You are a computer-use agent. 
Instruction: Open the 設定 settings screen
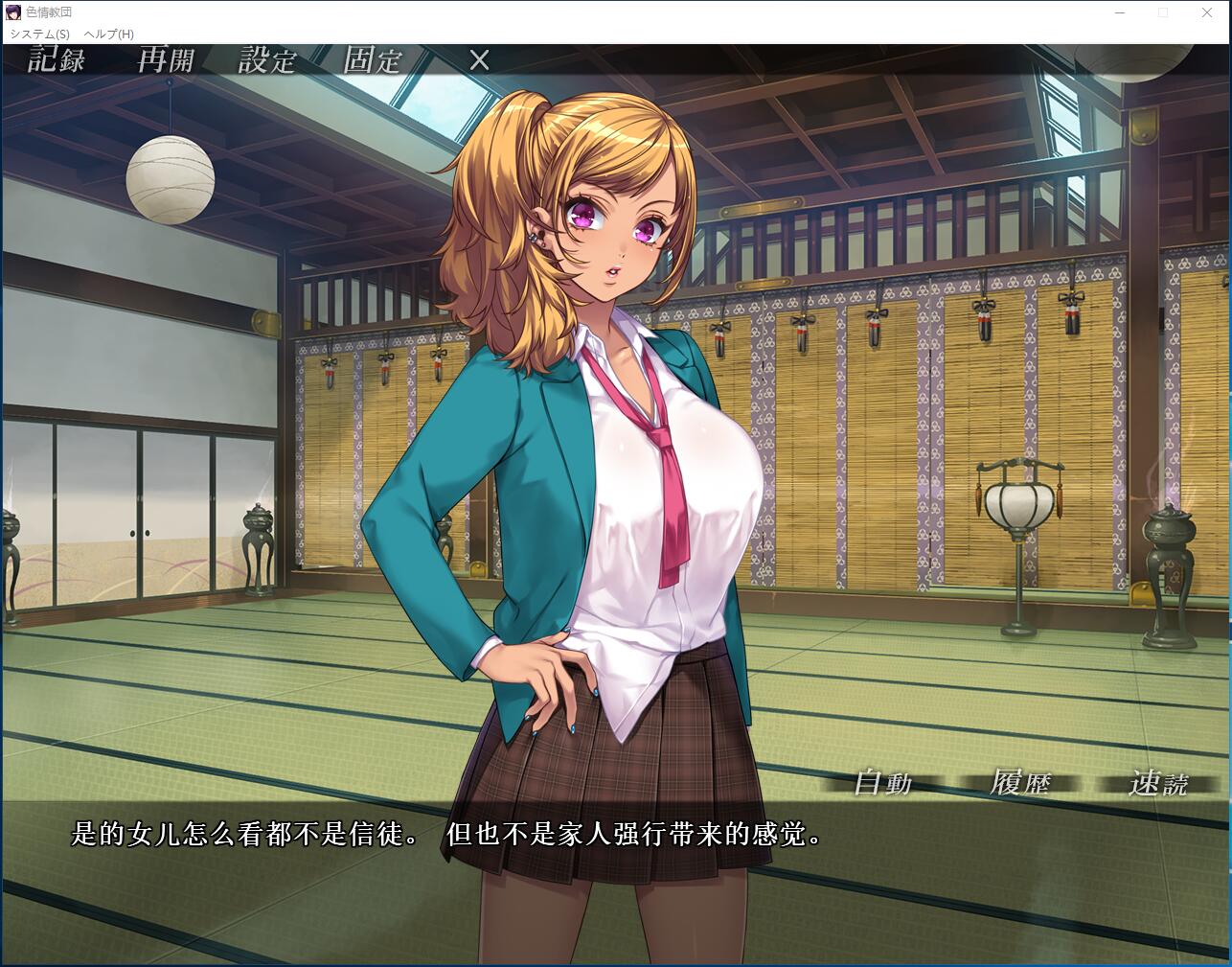click(267, 60)
